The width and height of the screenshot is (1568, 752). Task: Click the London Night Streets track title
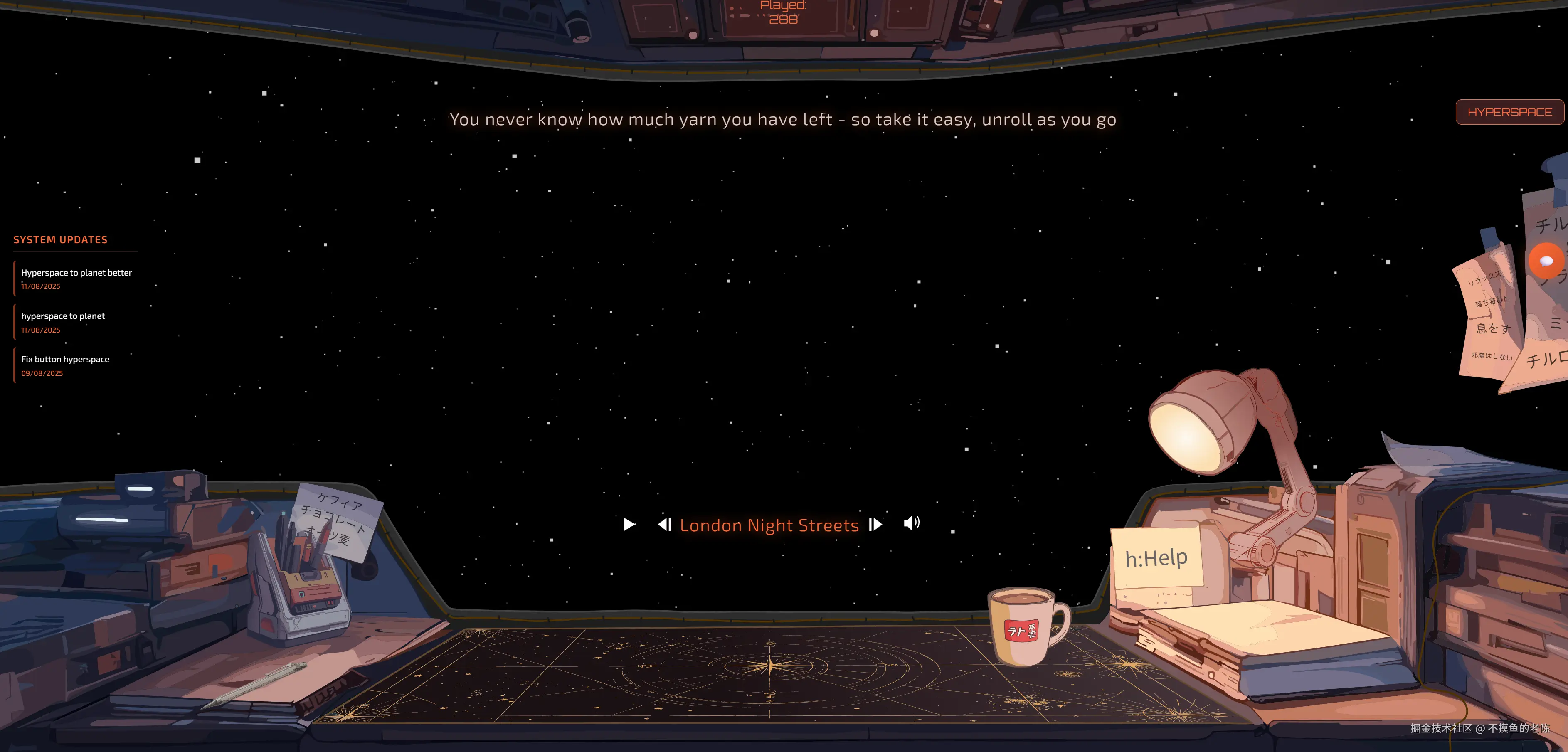tap(769, 525)
